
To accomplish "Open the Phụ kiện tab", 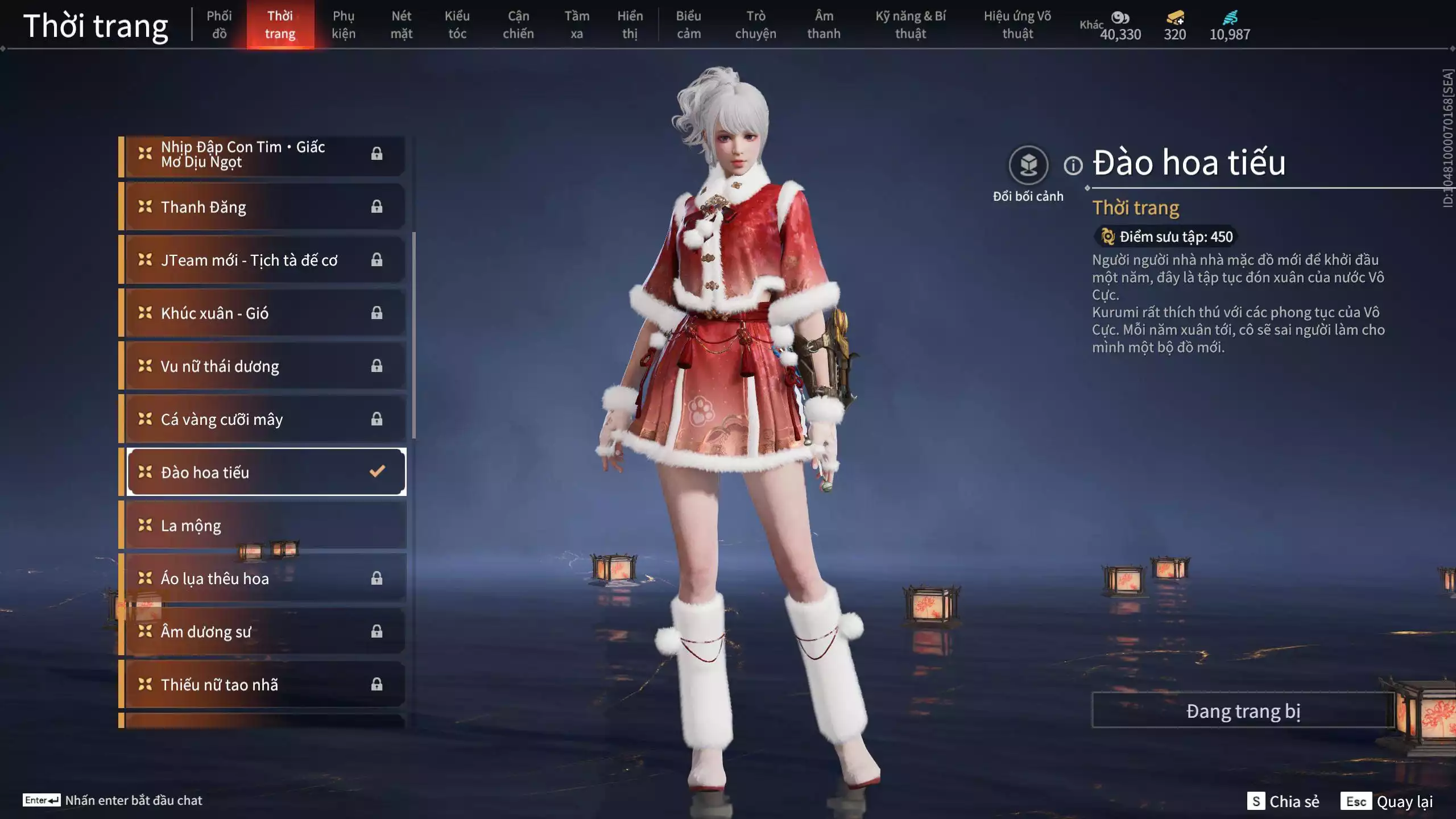I will tap(344, 24).
